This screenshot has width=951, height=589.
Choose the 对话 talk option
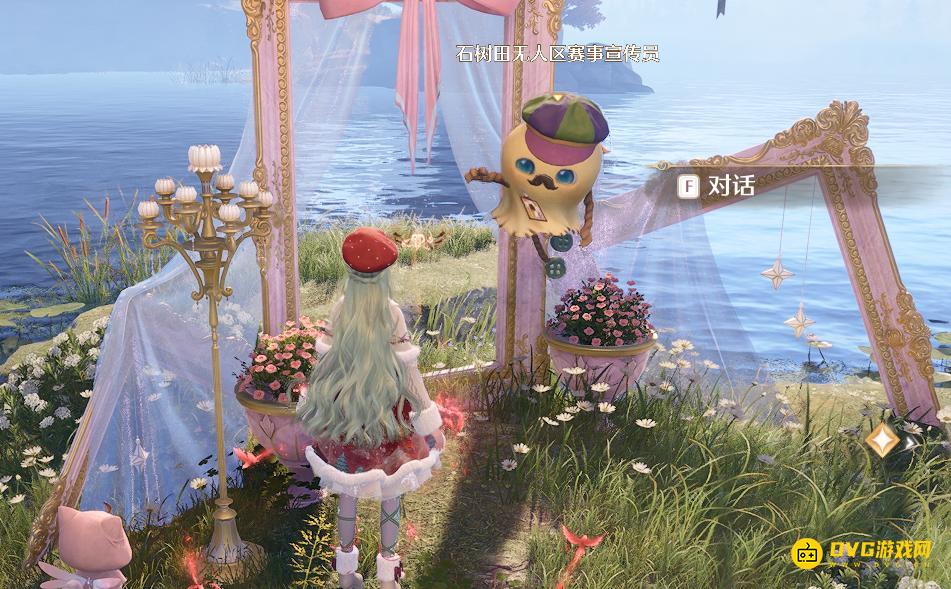[x=718, y=185]
